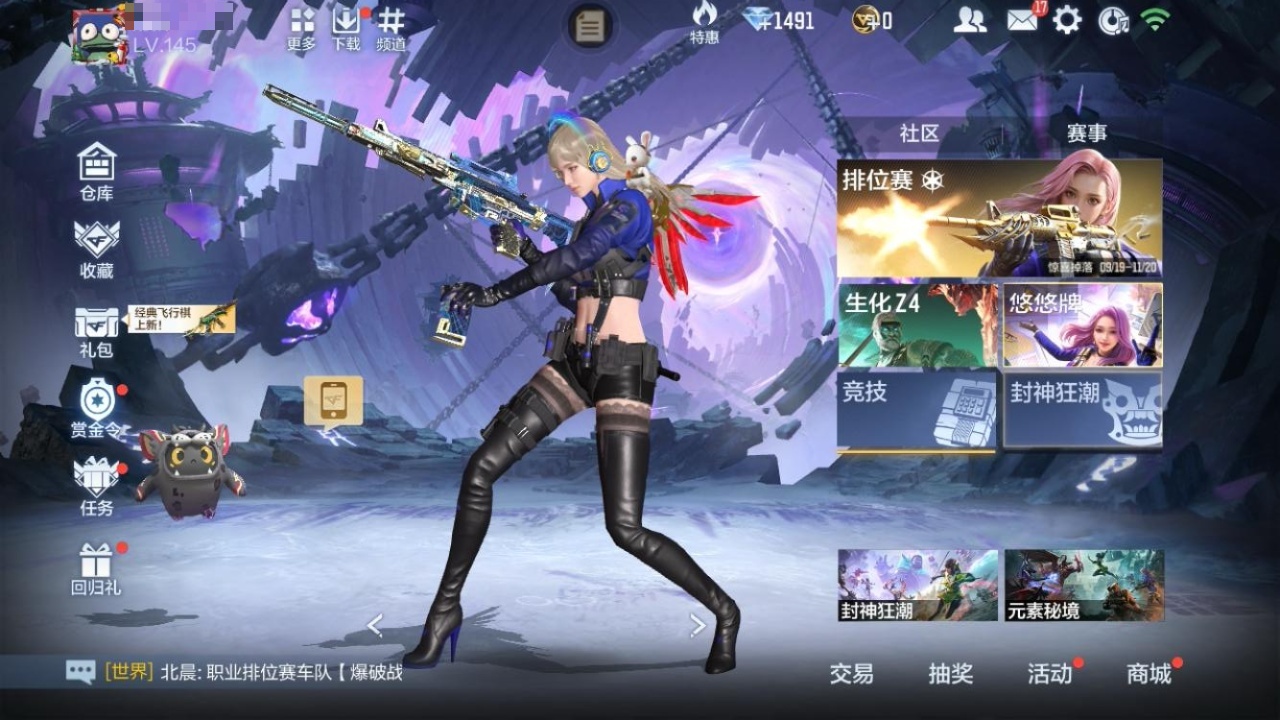Open the mail inbox envelope
Image resolution: width=1280 pixels, height=720 pixels.
point(1022,20)
